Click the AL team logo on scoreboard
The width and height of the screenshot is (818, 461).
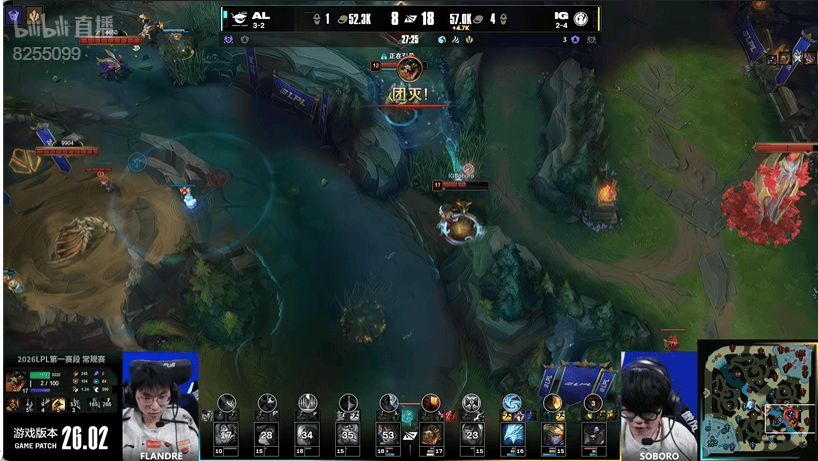[239, 18]
